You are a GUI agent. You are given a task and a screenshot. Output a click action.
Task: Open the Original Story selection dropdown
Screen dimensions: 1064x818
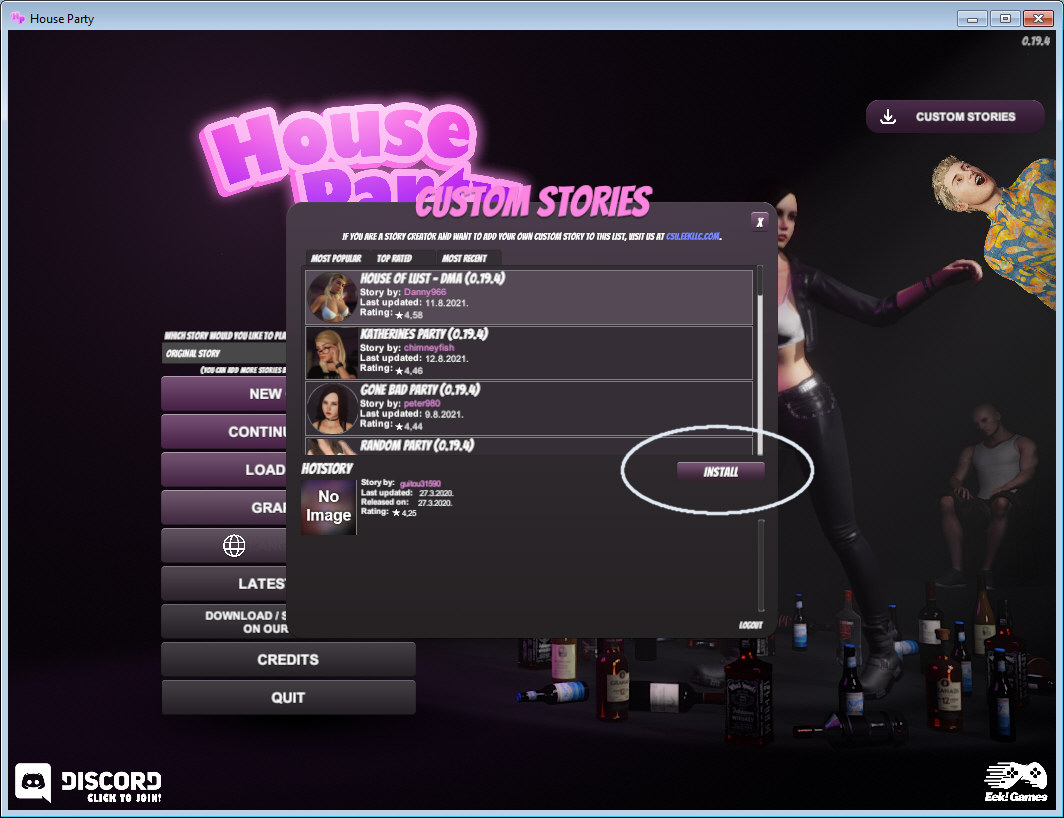(x=225, y=354)
